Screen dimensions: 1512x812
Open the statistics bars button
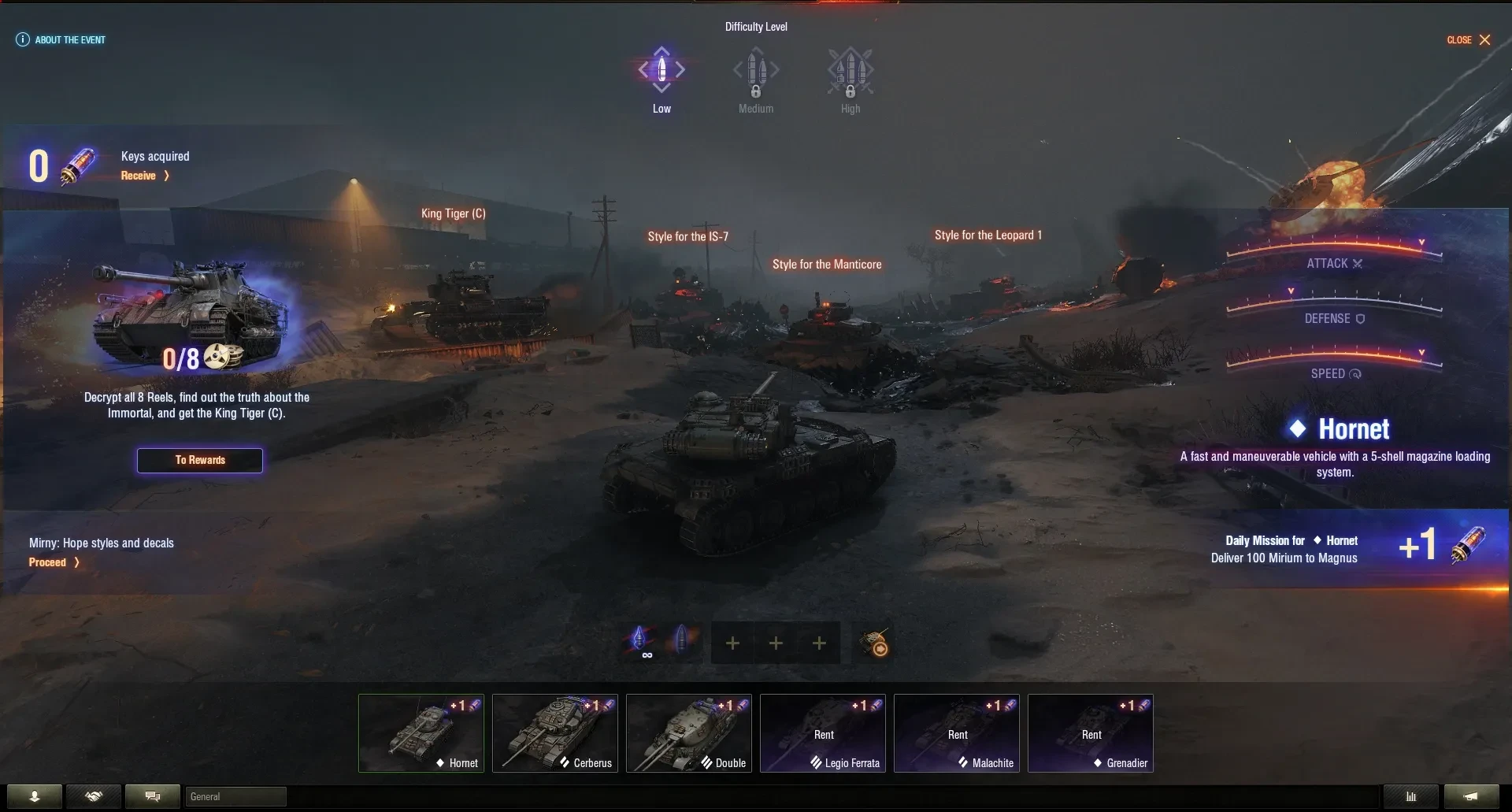[x=1411, y=797]
